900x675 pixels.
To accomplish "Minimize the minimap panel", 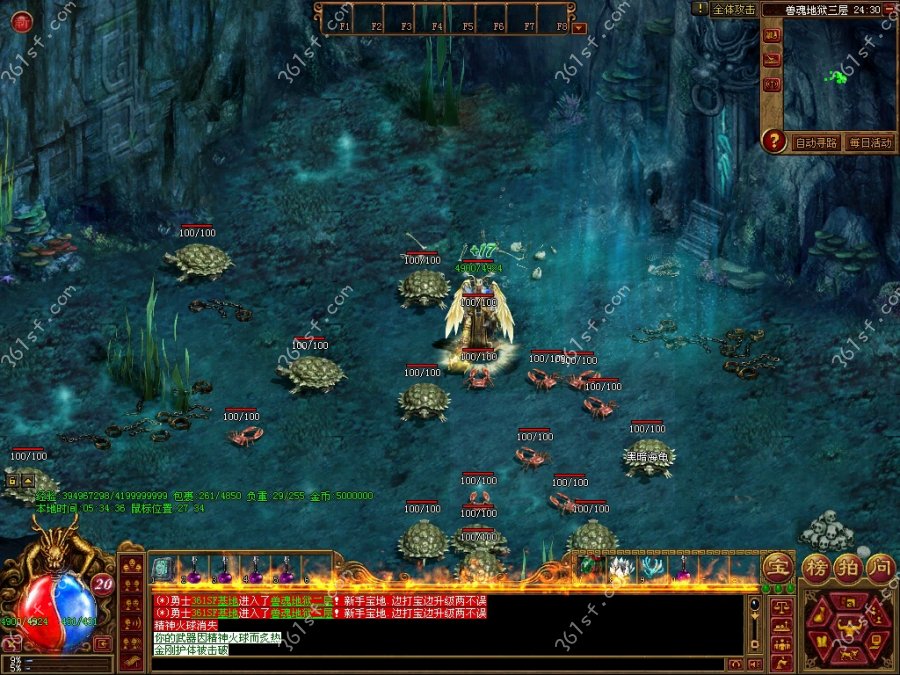I will point(890,9).
